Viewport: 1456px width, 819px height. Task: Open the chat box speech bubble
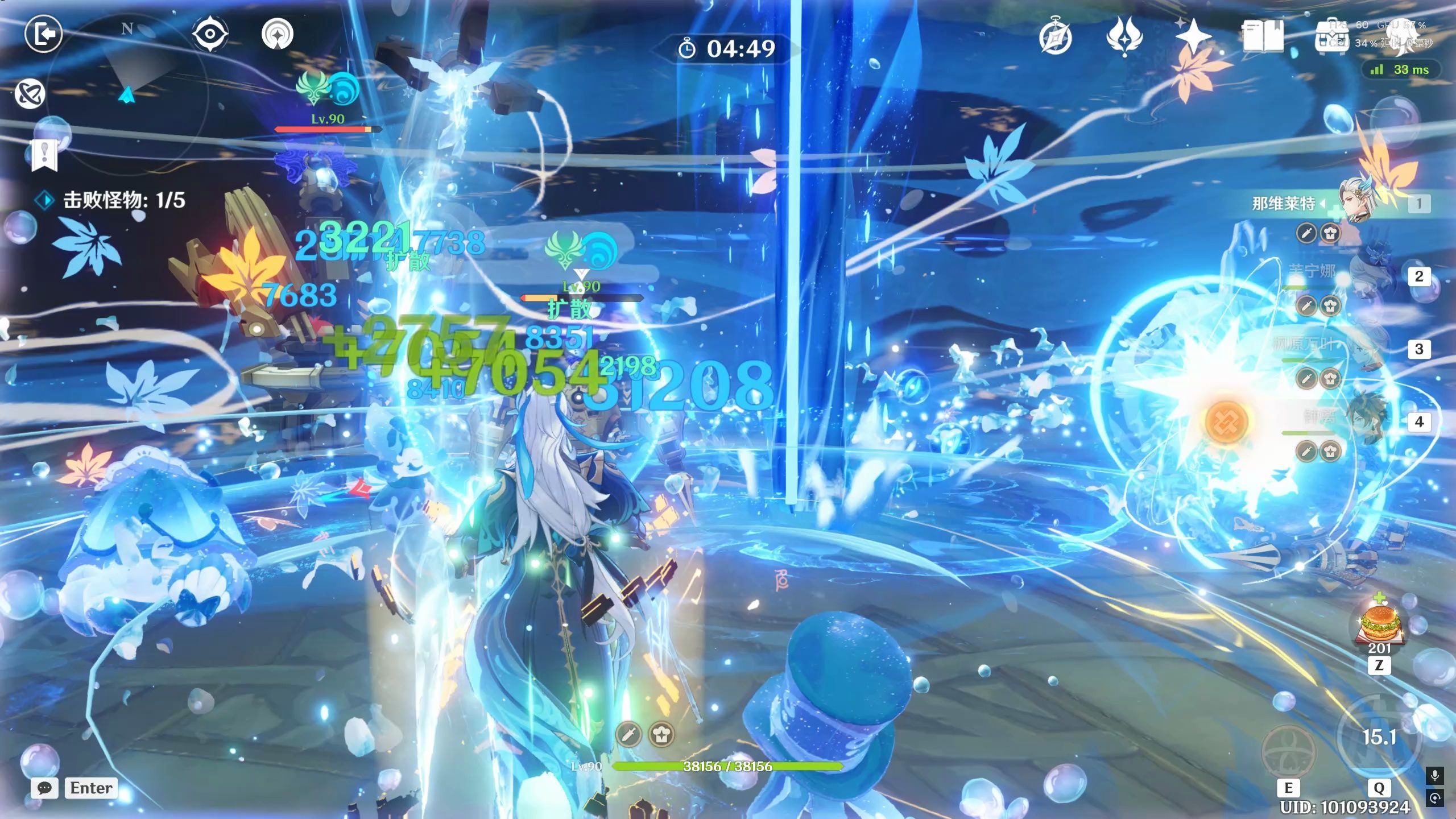(44, 788)
